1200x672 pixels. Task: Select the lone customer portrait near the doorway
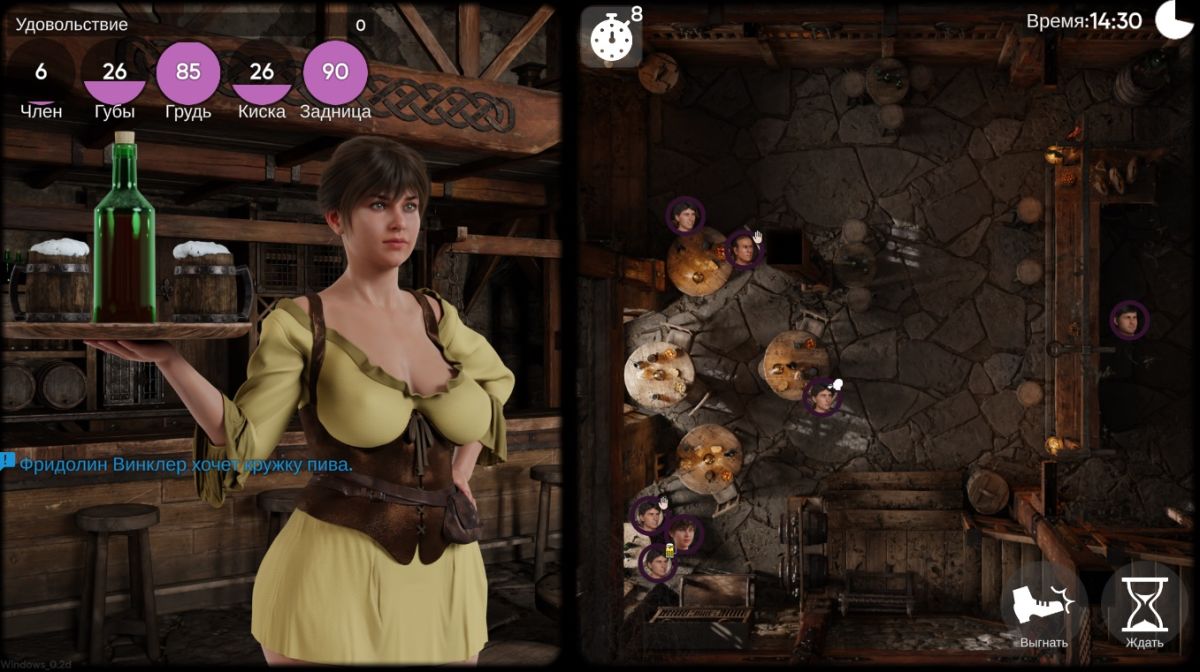[x=1129, y=320]
